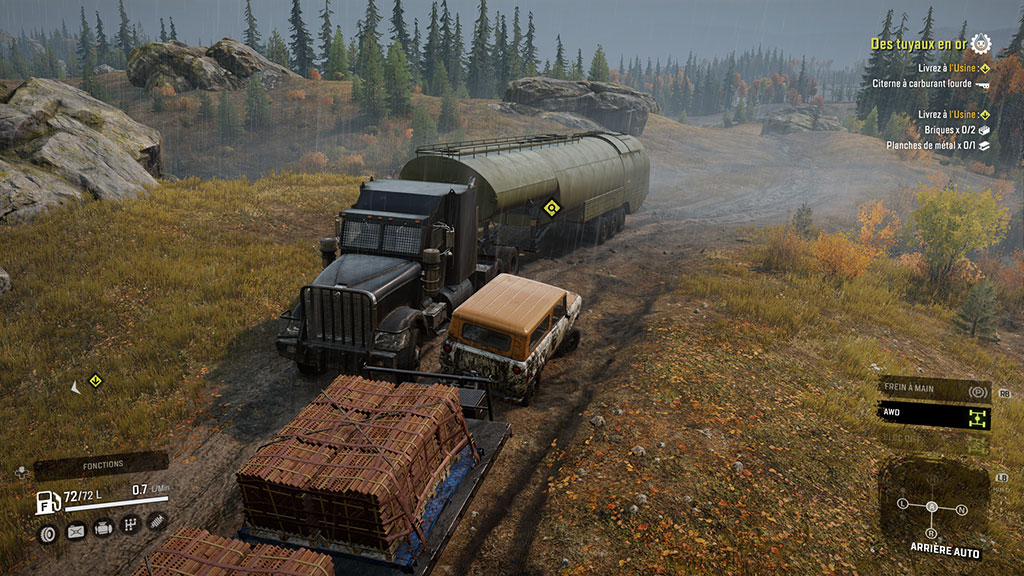Select the yellow marker on the tanker trailer

550,208
